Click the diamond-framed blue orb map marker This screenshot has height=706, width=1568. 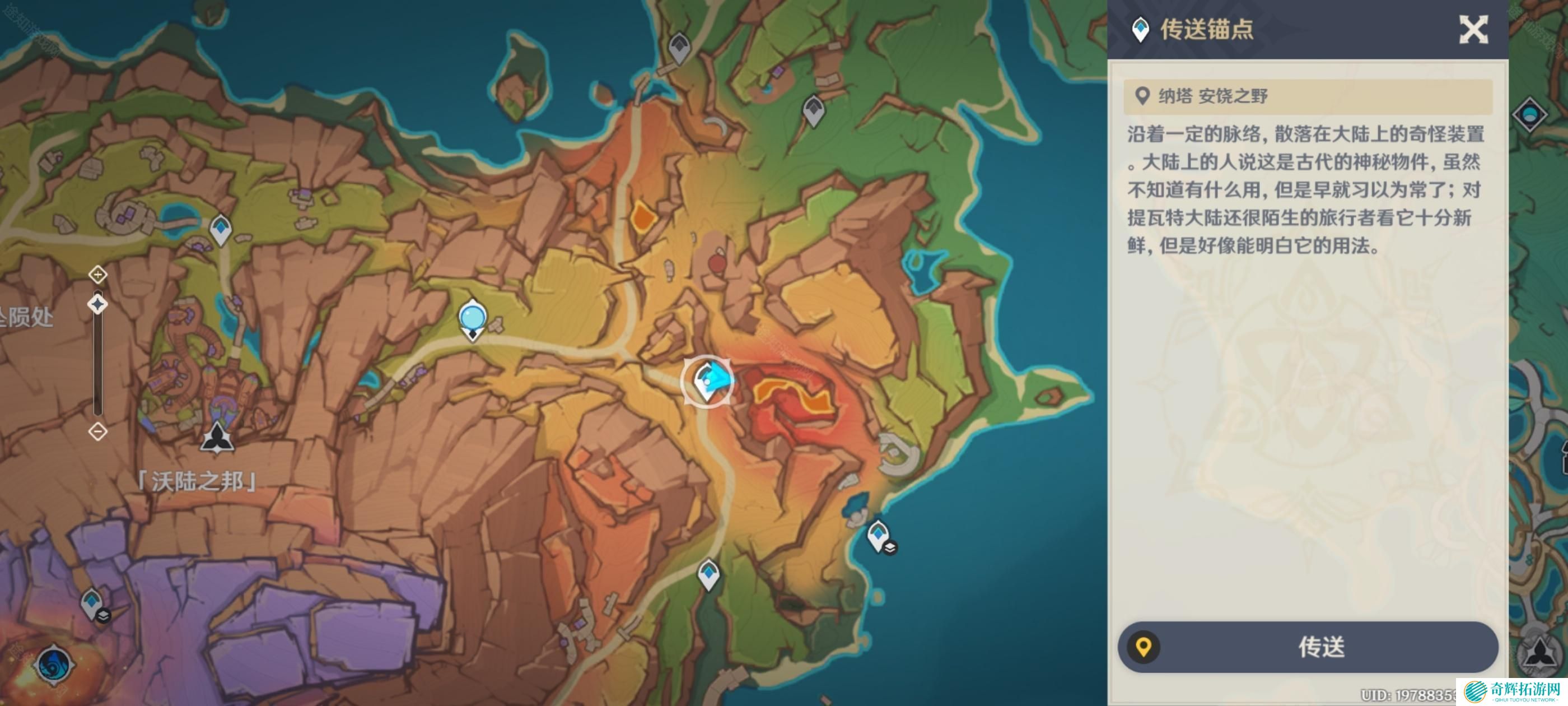click(x=1530, y=114)
